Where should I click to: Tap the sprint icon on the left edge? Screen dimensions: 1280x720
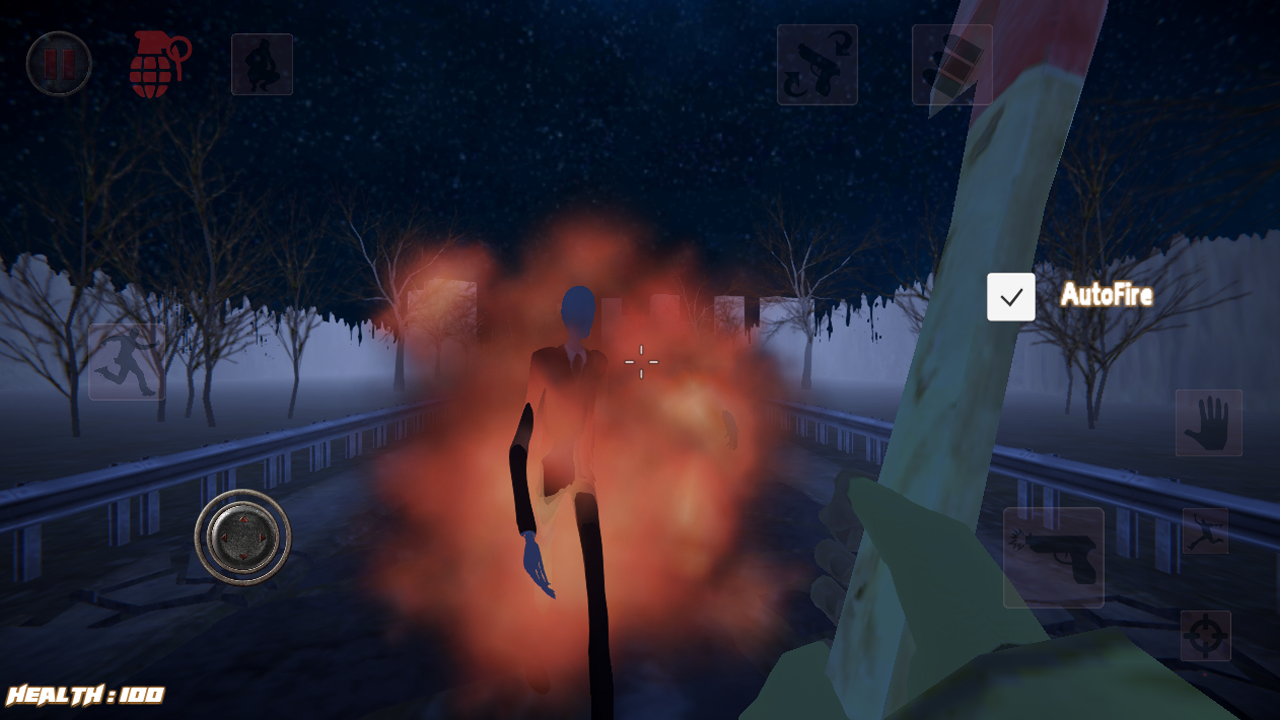(x=127, y=362)
